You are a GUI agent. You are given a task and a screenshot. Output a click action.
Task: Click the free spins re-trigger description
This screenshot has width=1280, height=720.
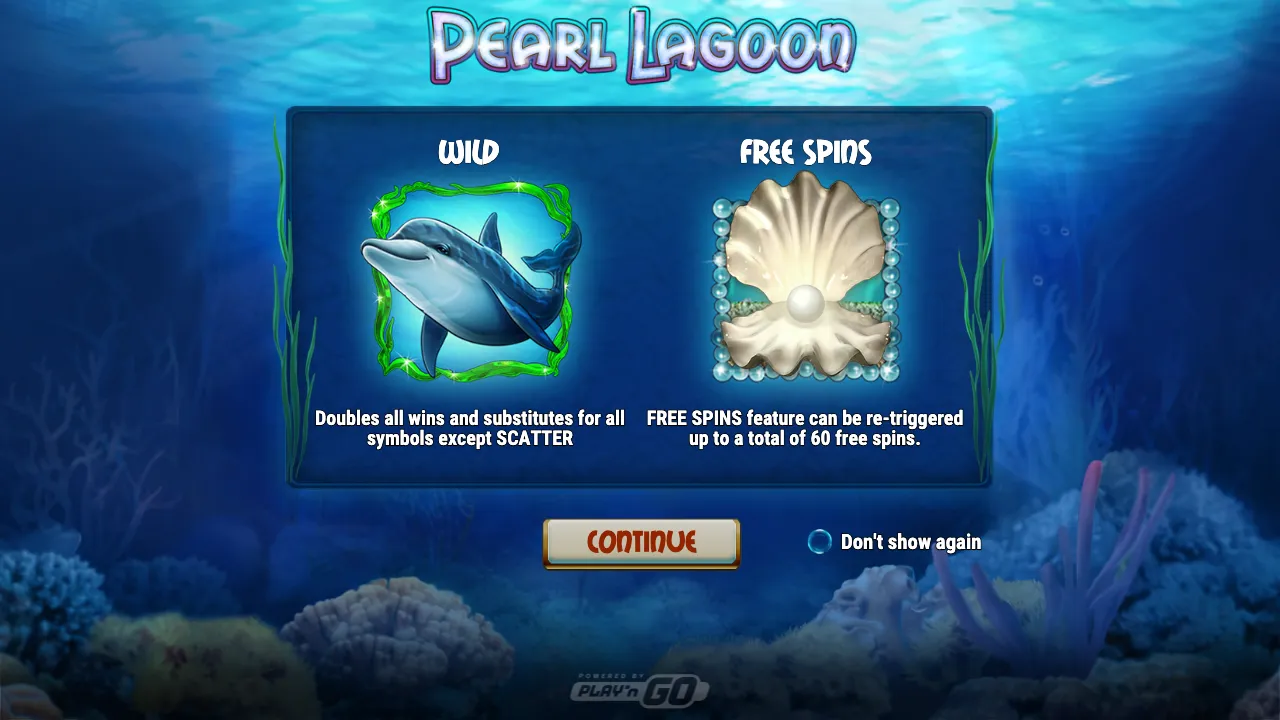(806, 428)
